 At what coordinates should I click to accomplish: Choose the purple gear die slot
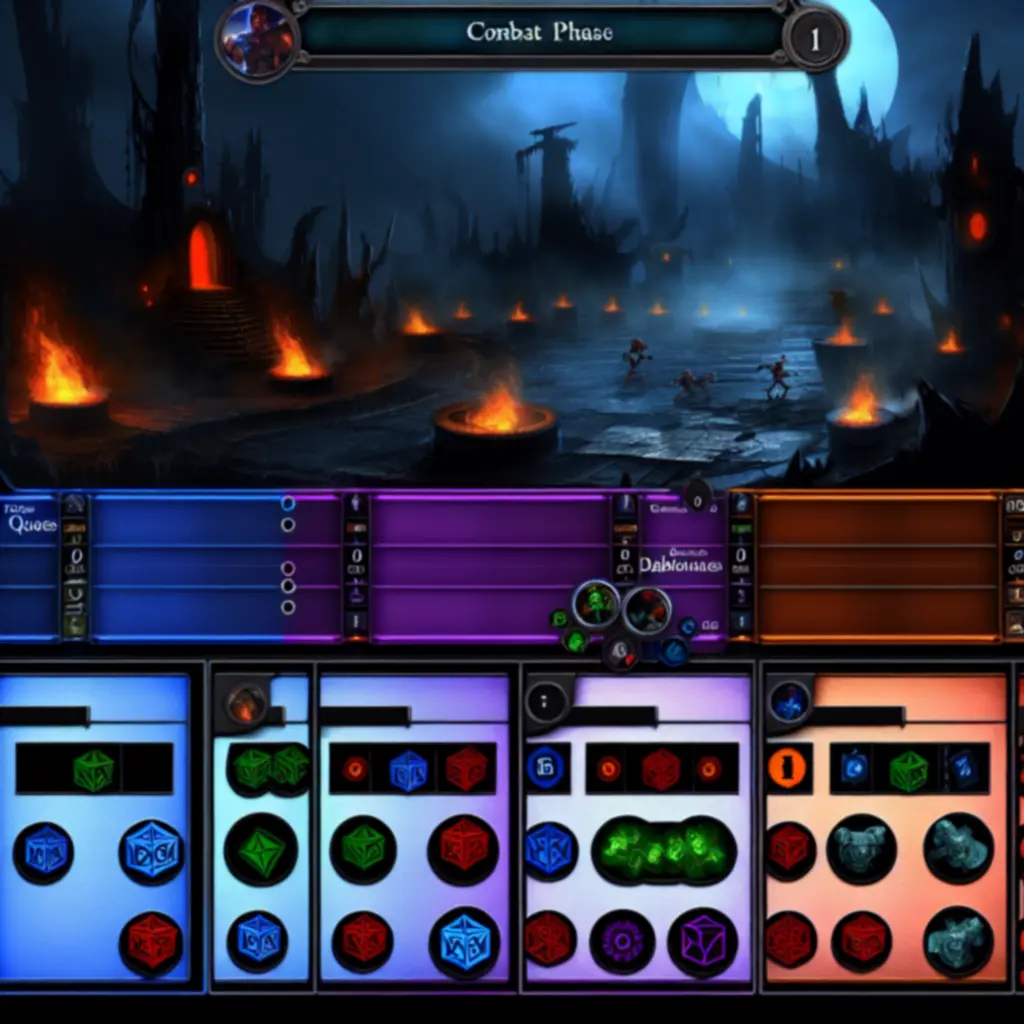tap(621, 942)
